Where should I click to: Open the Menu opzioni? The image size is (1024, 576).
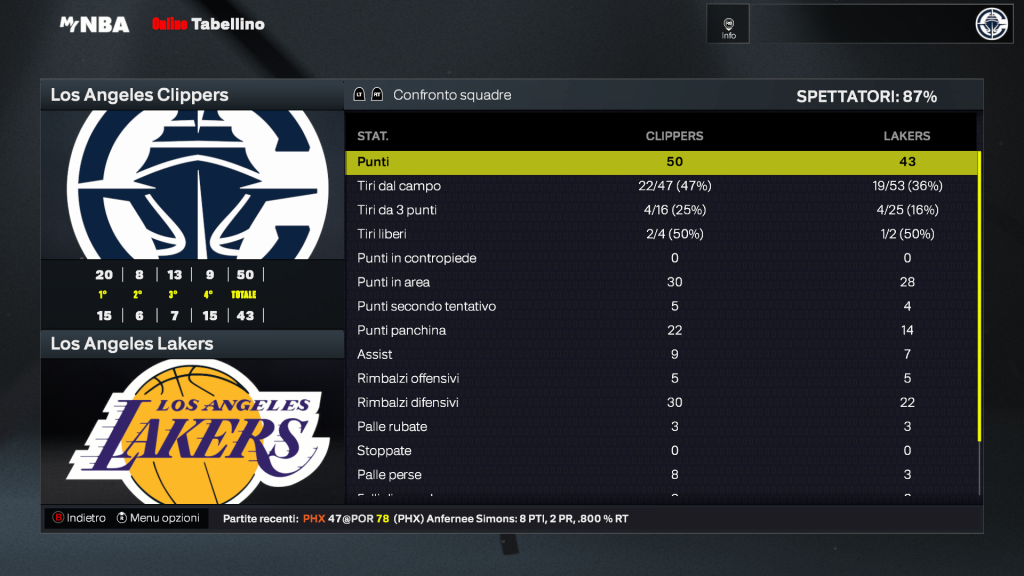(158, 518)
